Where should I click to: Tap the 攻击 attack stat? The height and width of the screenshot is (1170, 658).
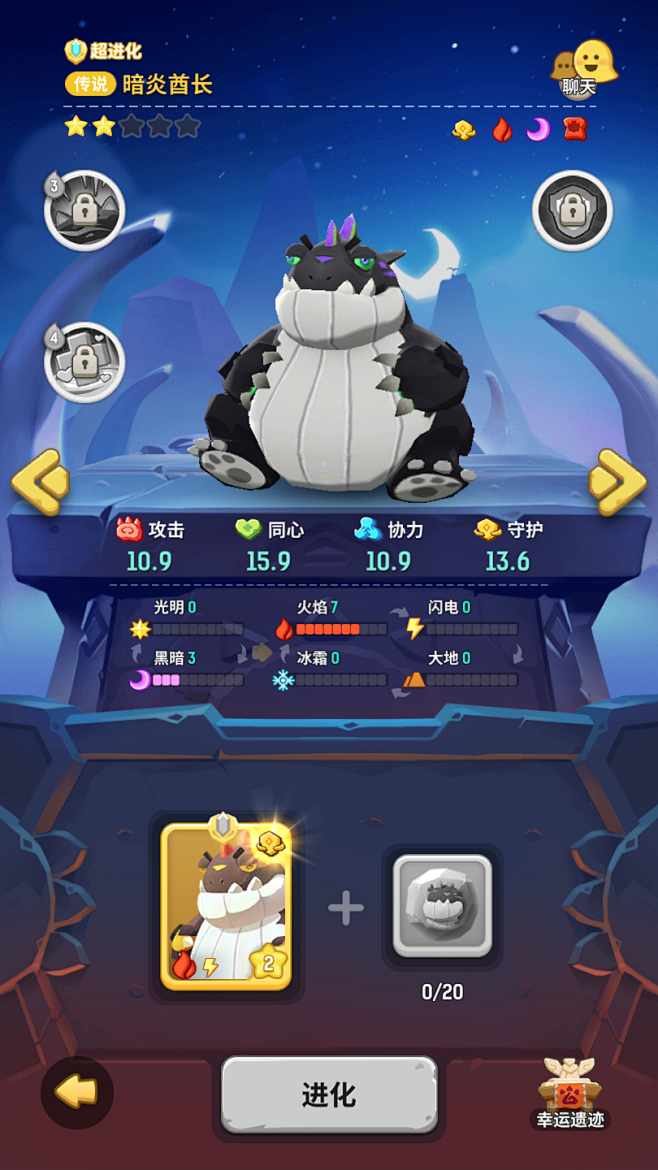tap(150, 545)
